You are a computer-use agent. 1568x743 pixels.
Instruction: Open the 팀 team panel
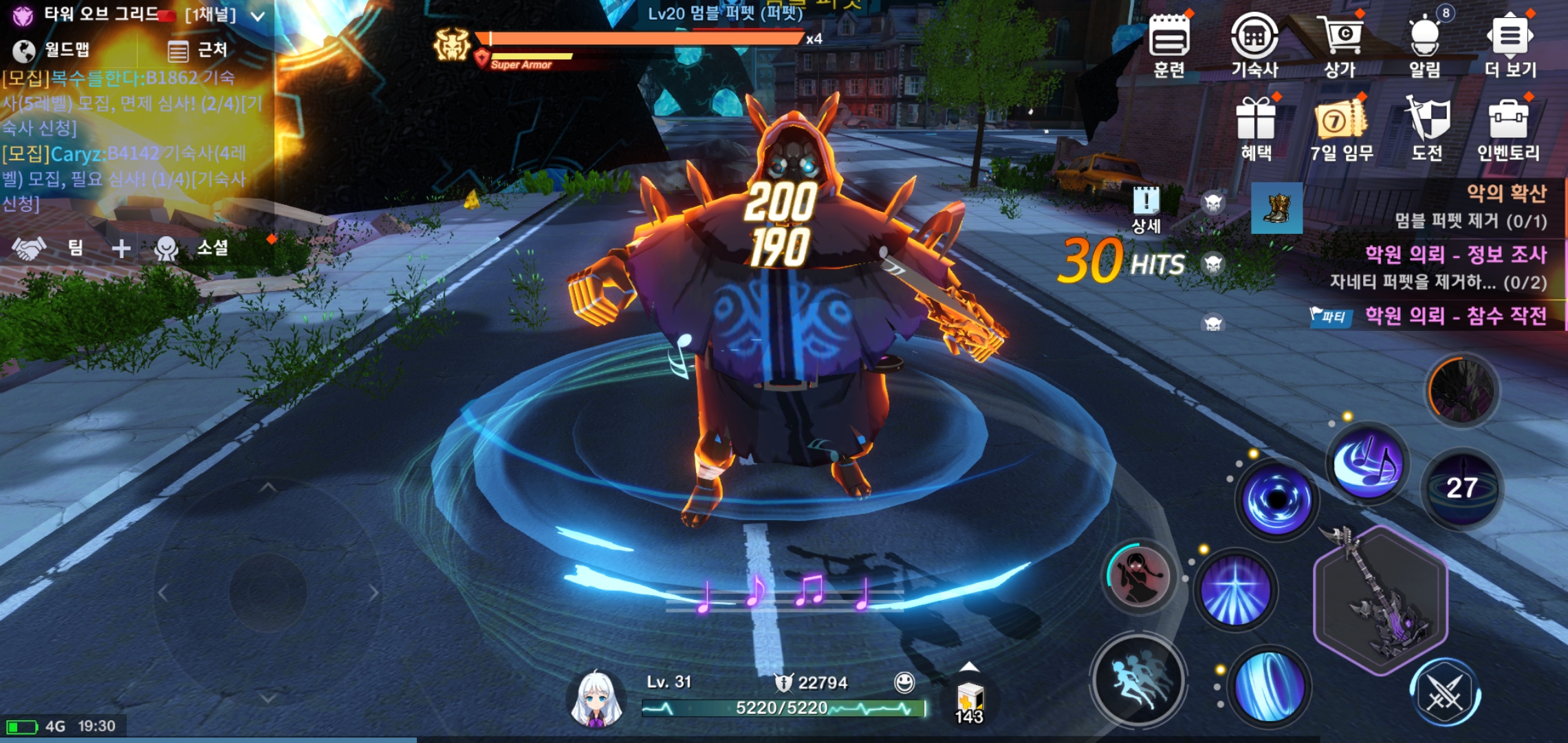tap(48, 248)
